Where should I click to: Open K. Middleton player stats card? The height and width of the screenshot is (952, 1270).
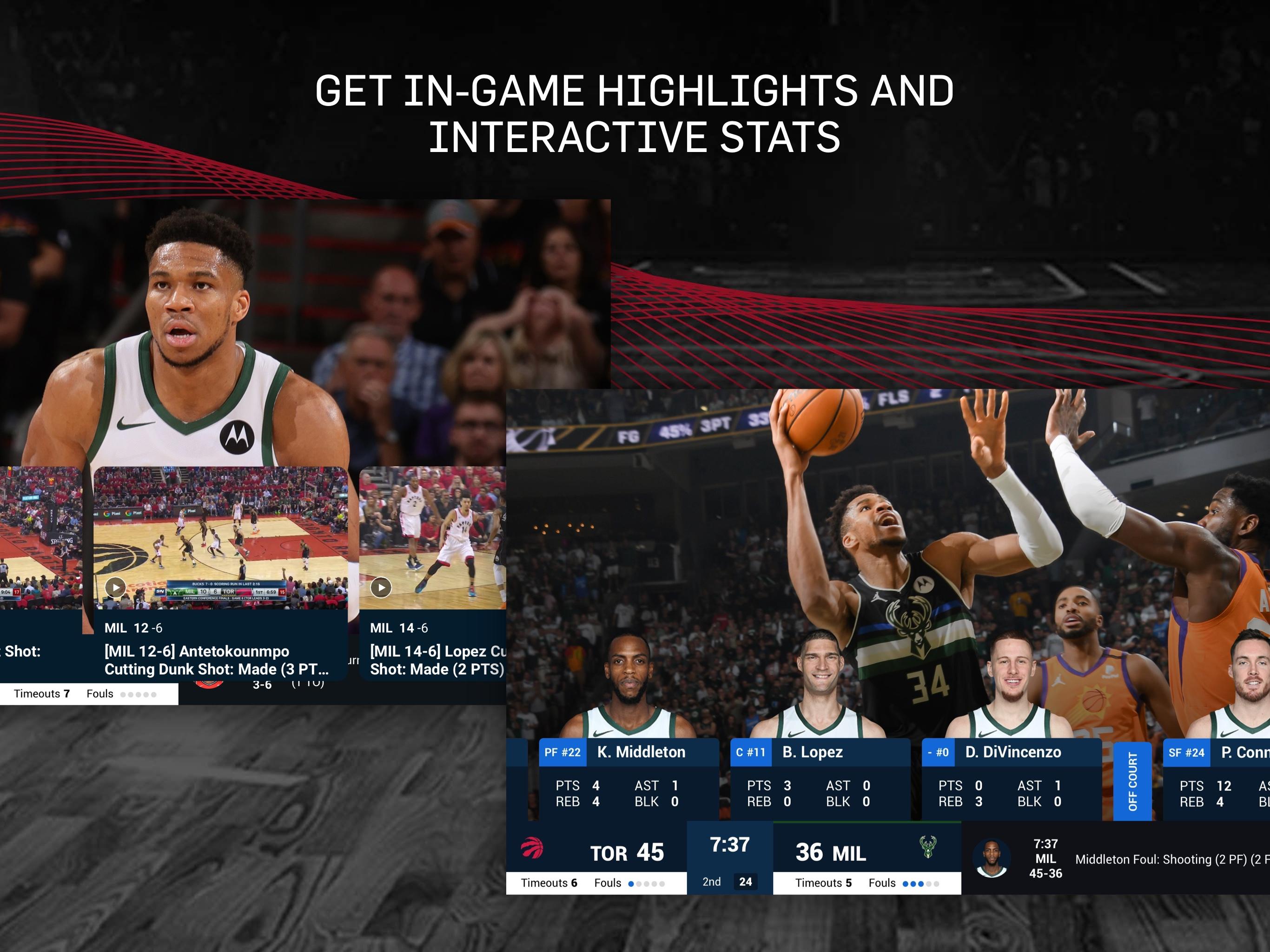(628, 779)
